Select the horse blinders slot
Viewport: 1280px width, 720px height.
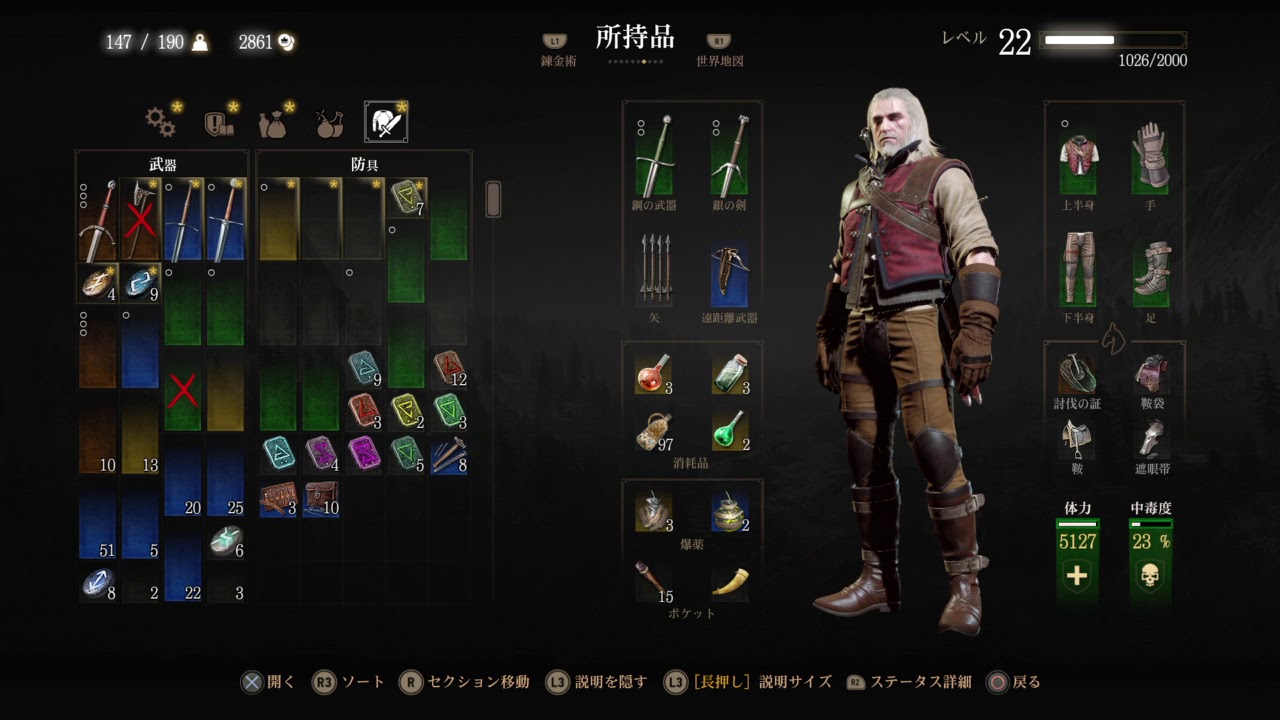tap(1151, 439)
